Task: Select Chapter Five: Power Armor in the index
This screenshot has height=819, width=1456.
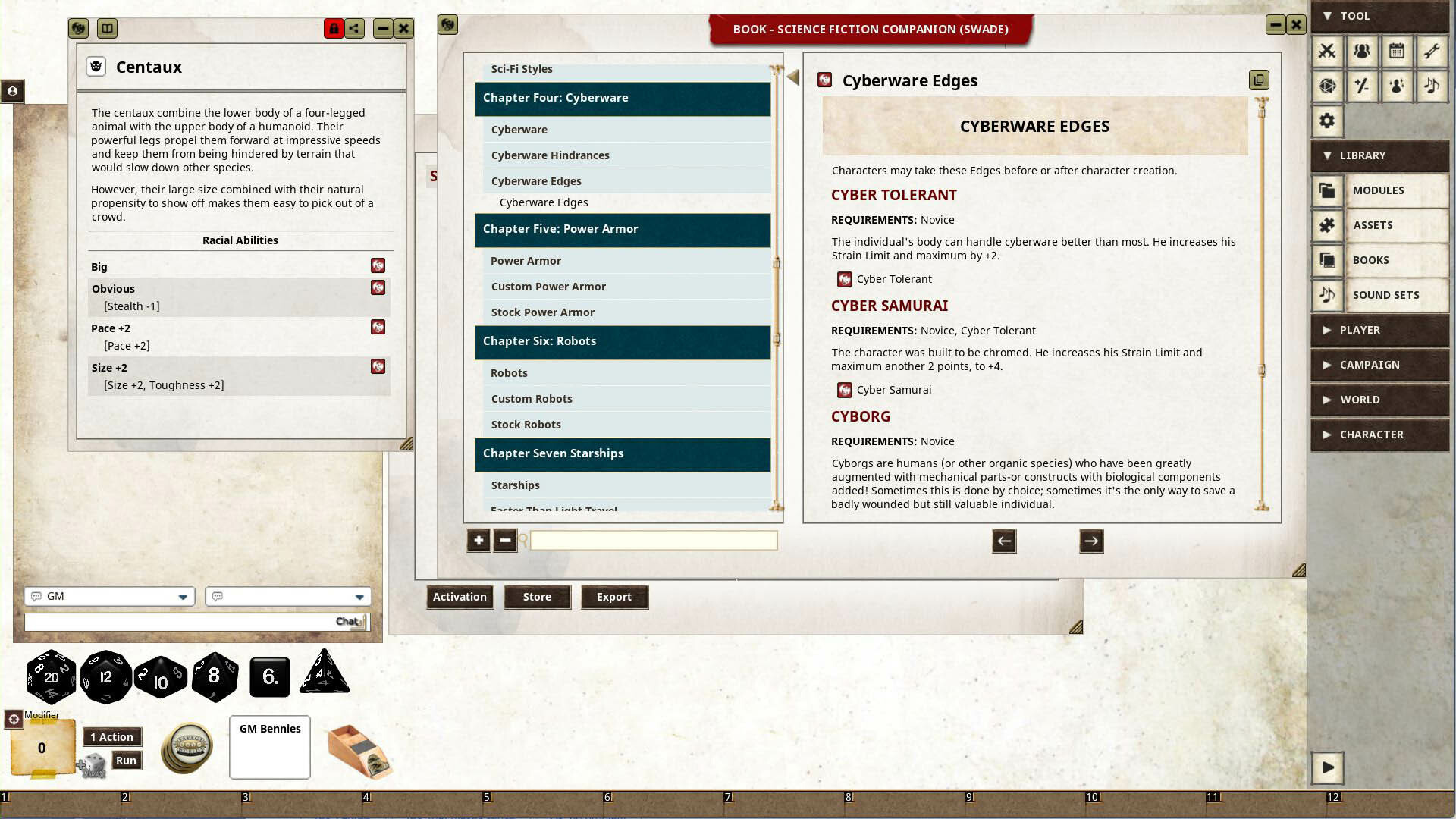Action: (561, 228)
